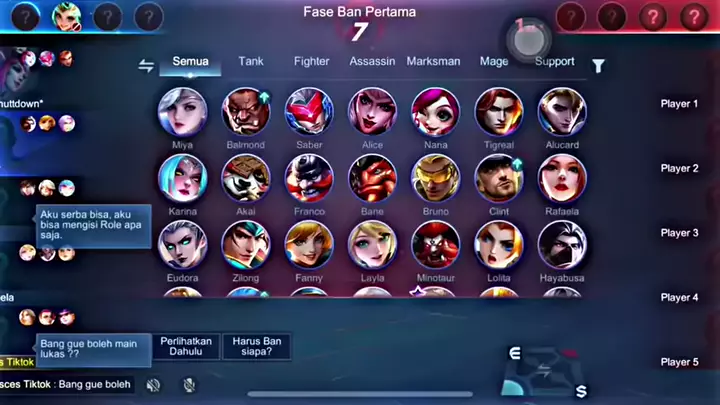Image resolution: width=720 pixels, height=405 pixels.
Task: Select the Balmond hero portrait
Action: (246, 111)
